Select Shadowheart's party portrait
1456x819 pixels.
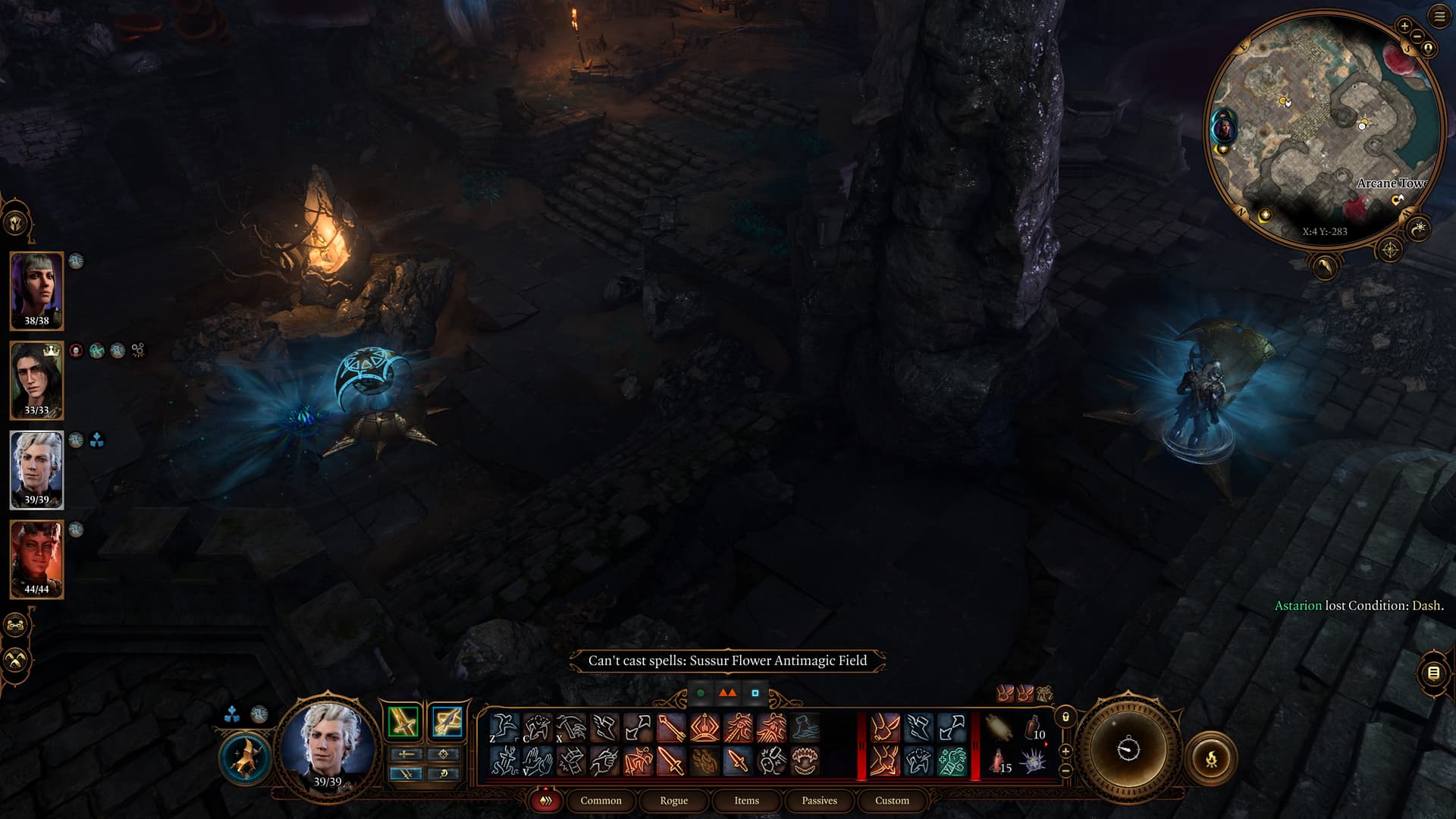pyautogui.click(x=36, y=290)
